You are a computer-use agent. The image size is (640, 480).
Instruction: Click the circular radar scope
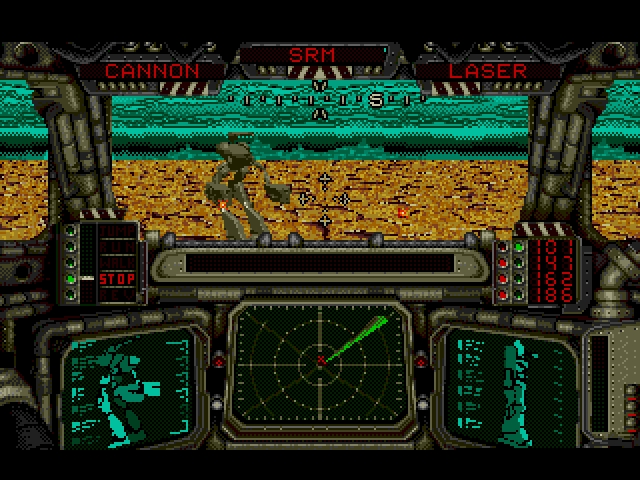320,358
